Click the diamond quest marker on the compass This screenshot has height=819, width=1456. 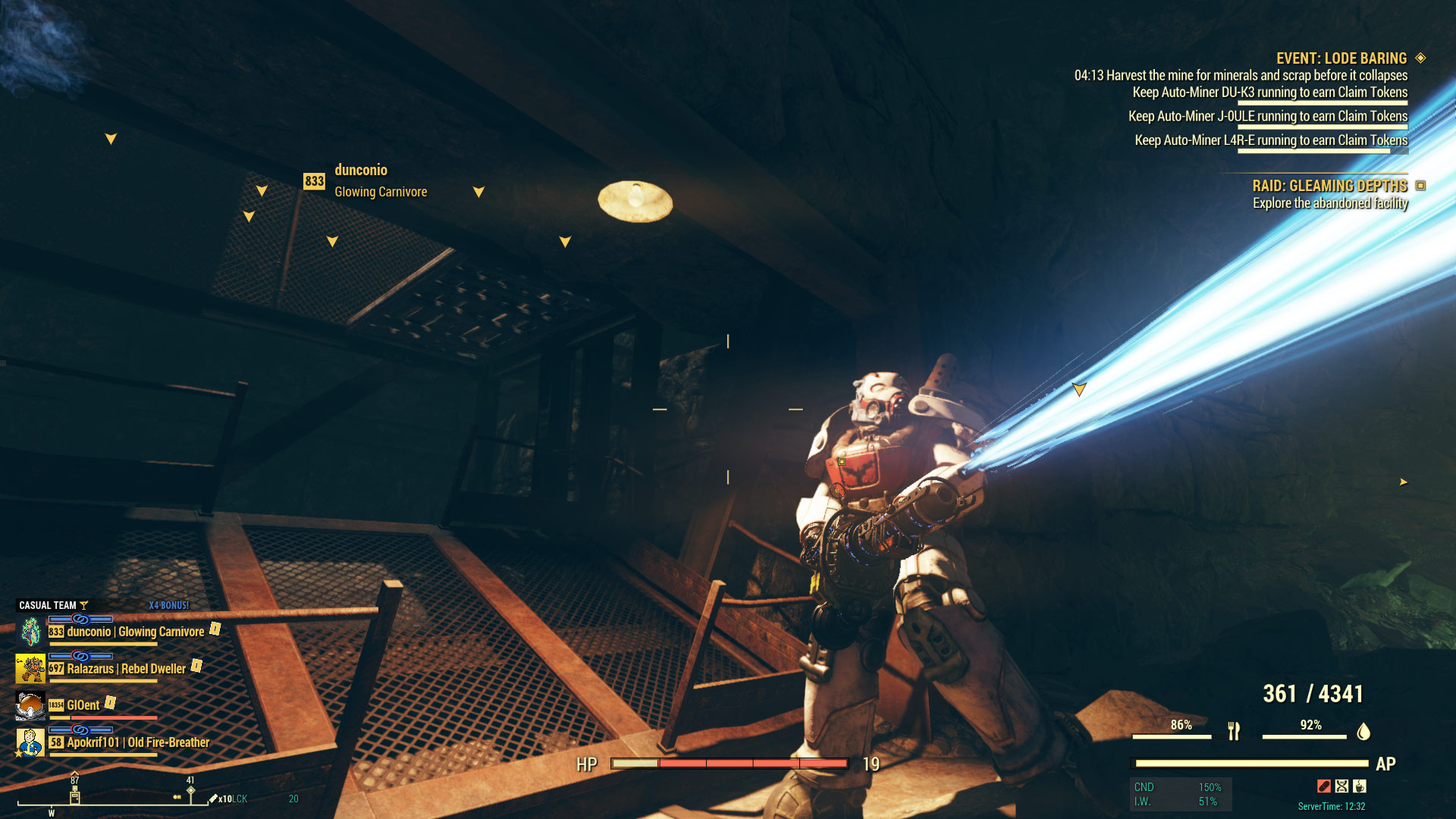191,790
